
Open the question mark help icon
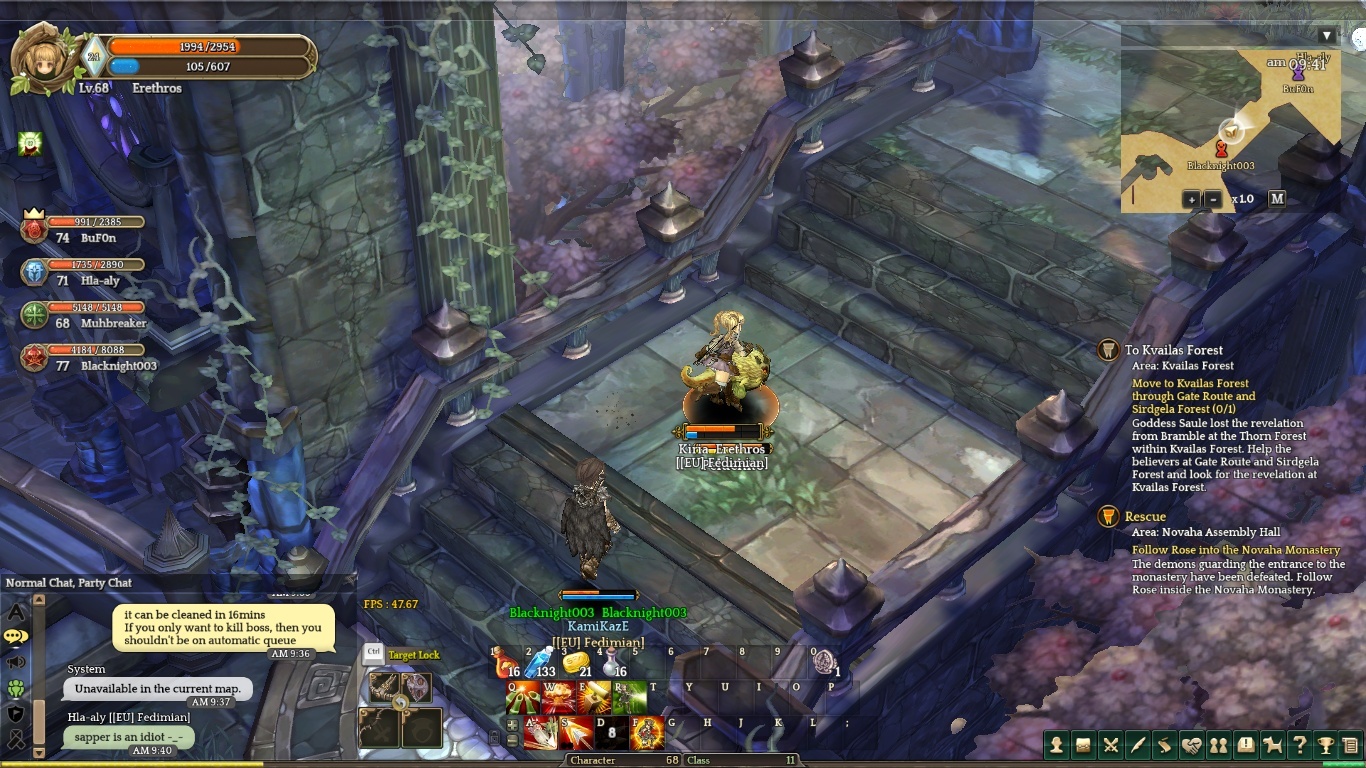[x=1299, y=745]
